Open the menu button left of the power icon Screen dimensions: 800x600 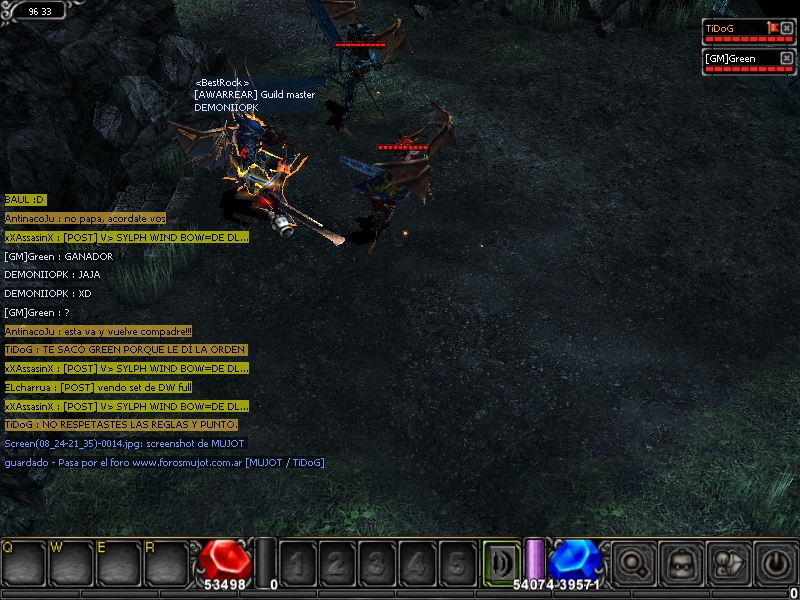click(x=728, y=564)
